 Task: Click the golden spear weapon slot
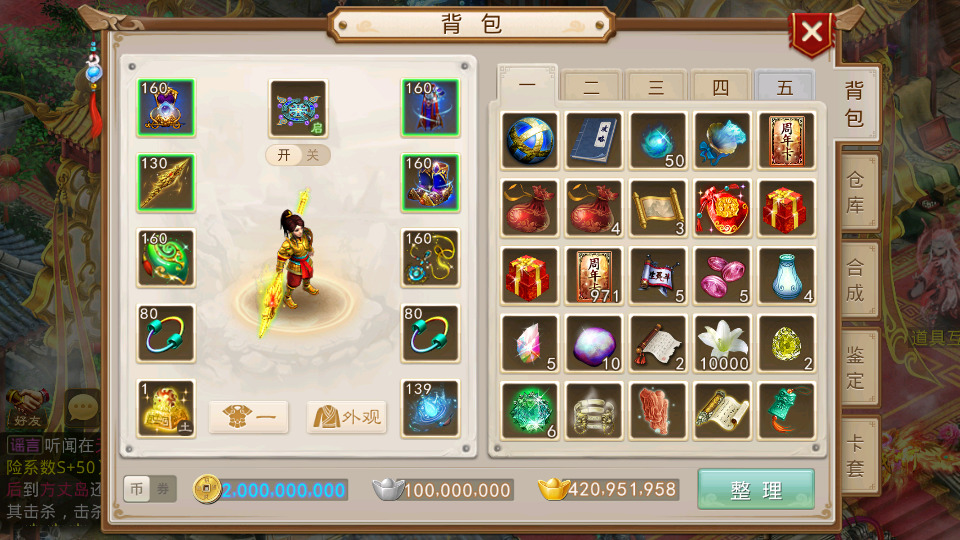tap(166, 182)
